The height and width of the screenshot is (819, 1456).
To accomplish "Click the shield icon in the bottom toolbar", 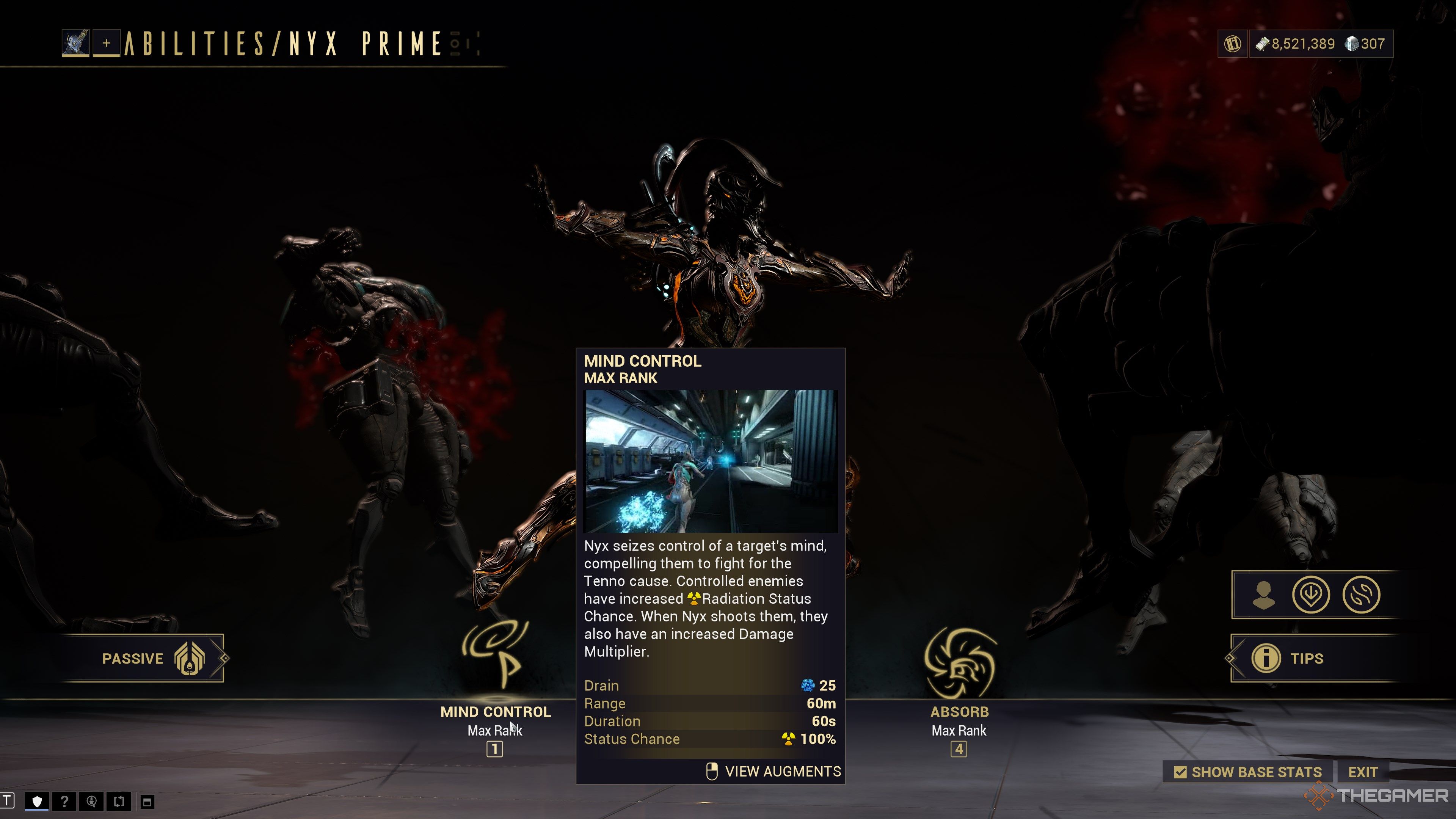I will click(37, 802).
